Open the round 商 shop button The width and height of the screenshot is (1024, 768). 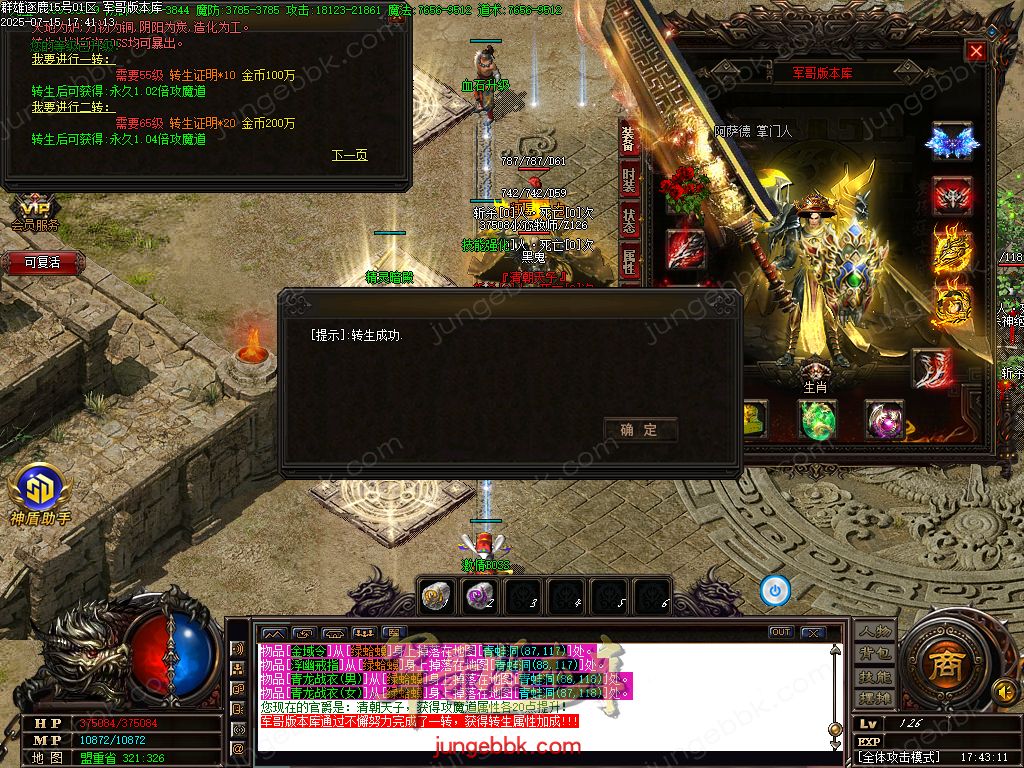pos(941,667)
